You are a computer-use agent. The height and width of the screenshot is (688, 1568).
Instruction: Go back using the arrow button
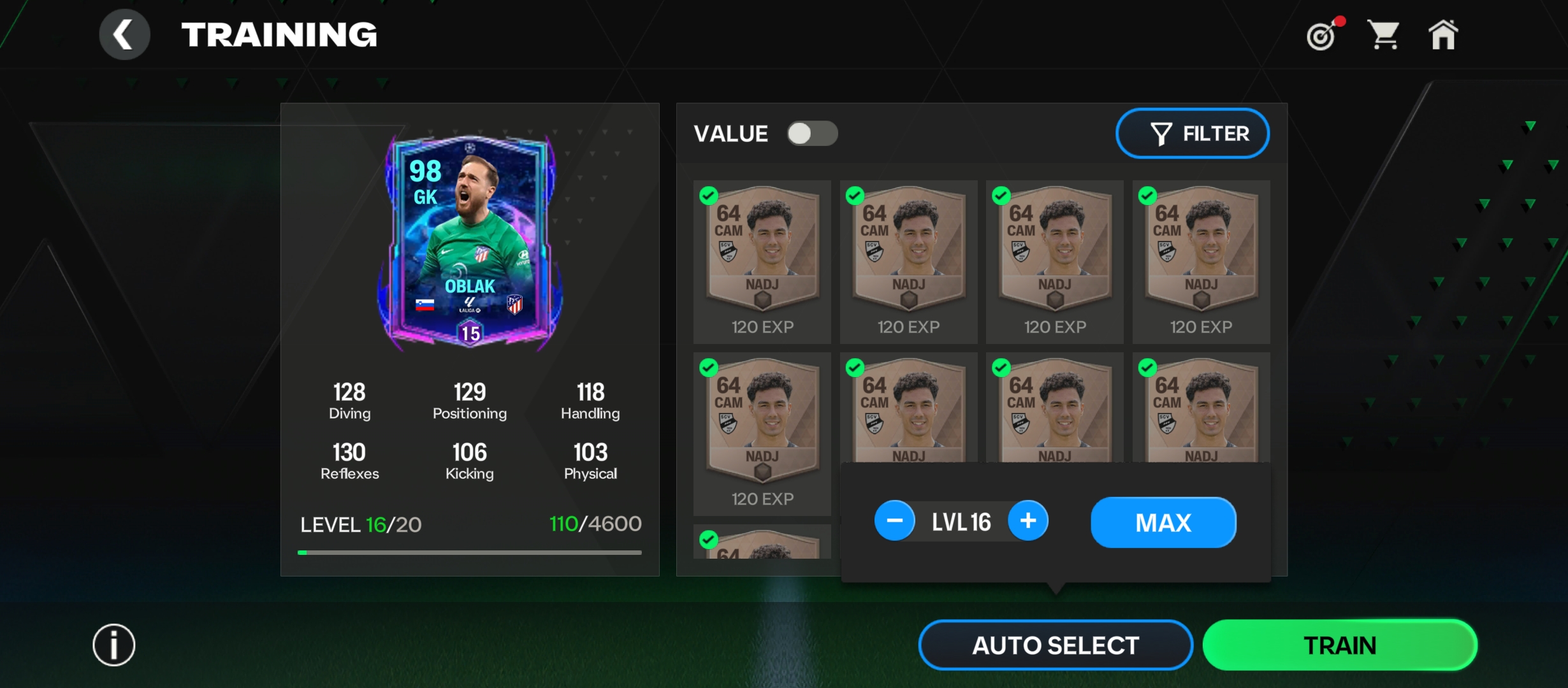pyautogui.click(x=124, y=34)
